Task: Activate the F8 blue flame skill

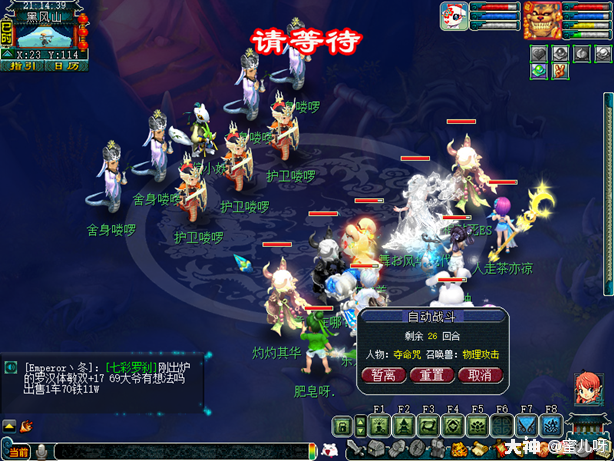Action: coord(551,425)
